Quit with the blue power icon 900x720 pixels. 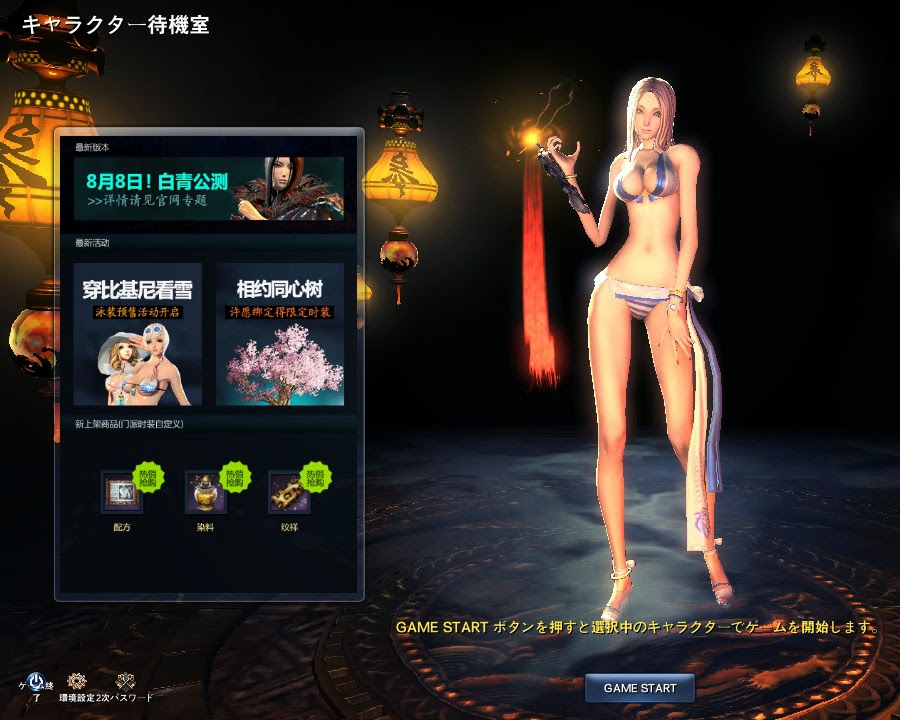[36, 682]
